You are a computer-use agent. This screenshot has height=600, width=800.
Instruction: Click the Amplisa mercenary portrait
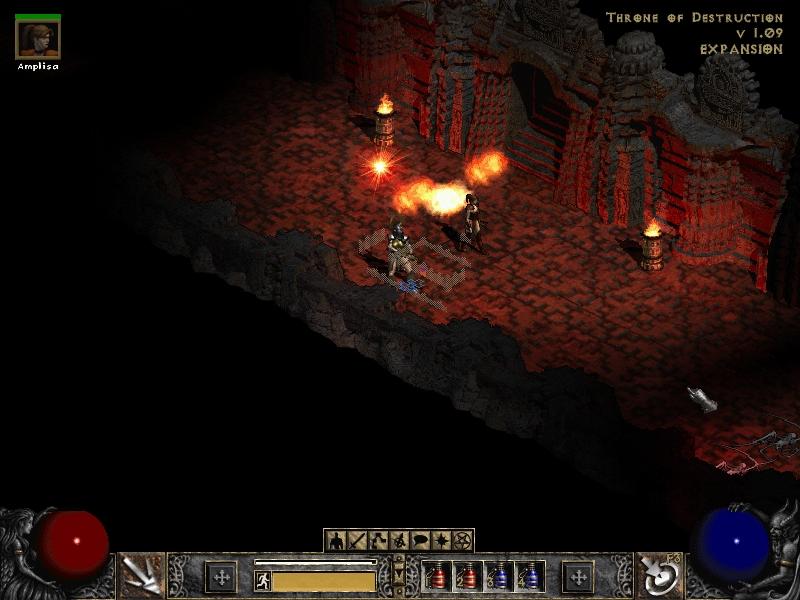point(38,39)
